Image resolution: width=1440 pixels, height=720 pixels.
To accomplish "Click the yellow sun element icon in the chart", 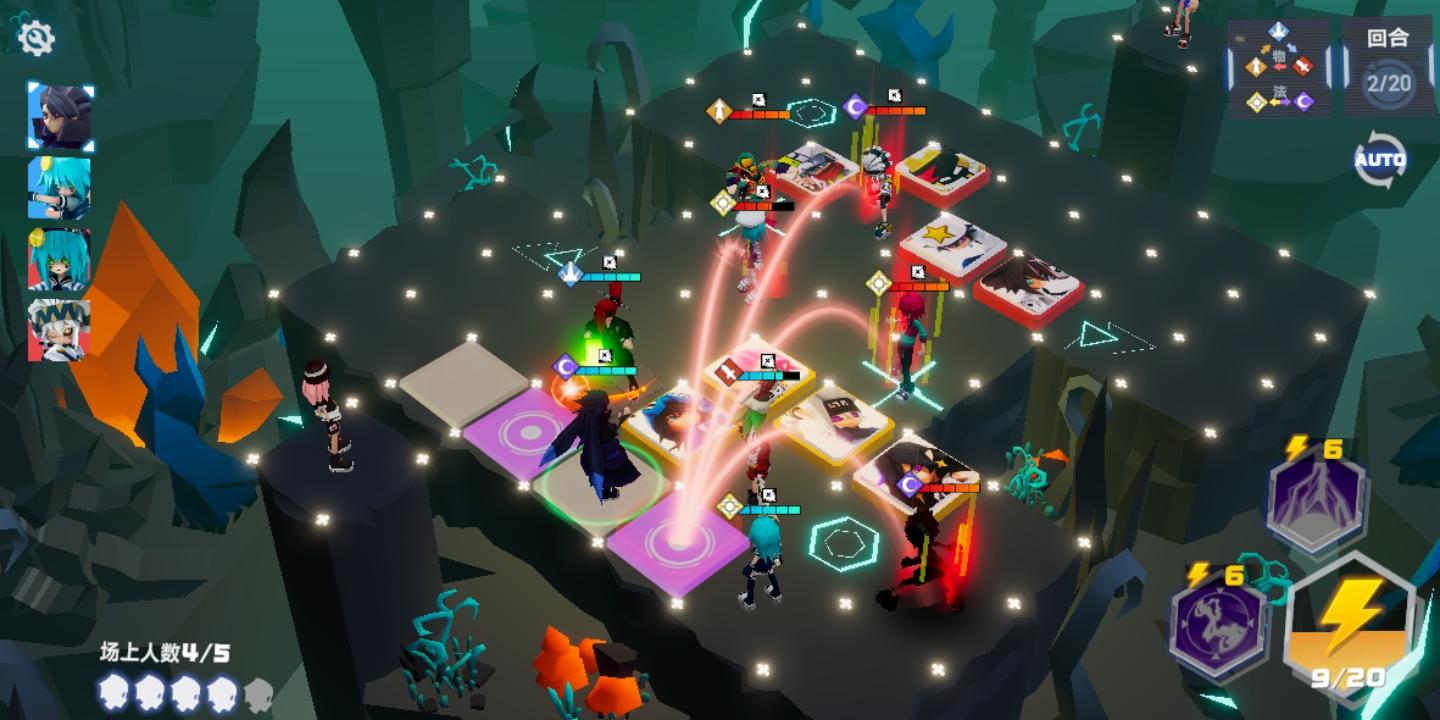I will point(1256,101).
